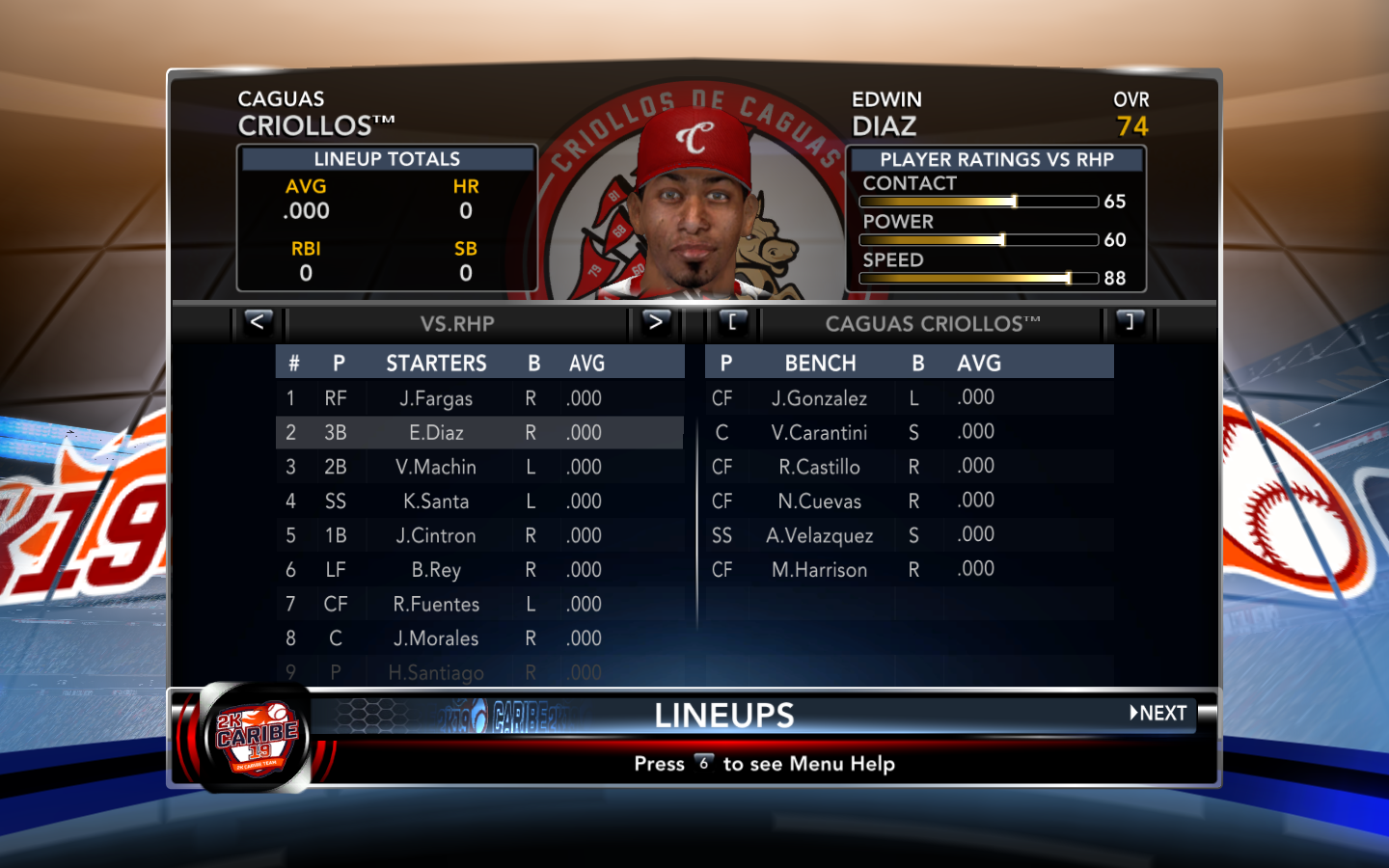Click the right bracket team switcher
Viewport: 1389px width, 868px height.
pos(1130,322)
